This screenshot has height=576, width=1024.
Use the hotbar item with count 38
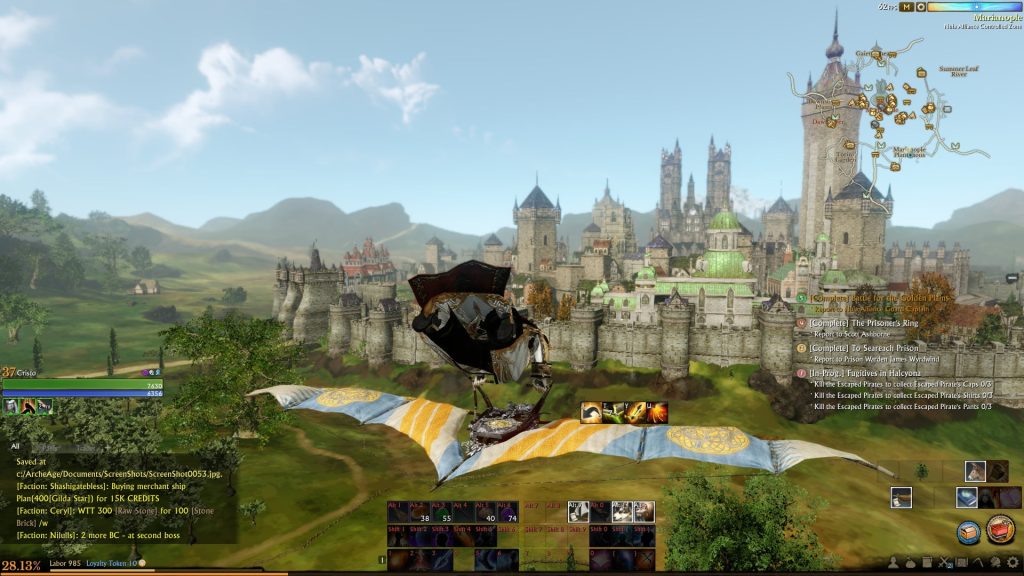point(422,512)
